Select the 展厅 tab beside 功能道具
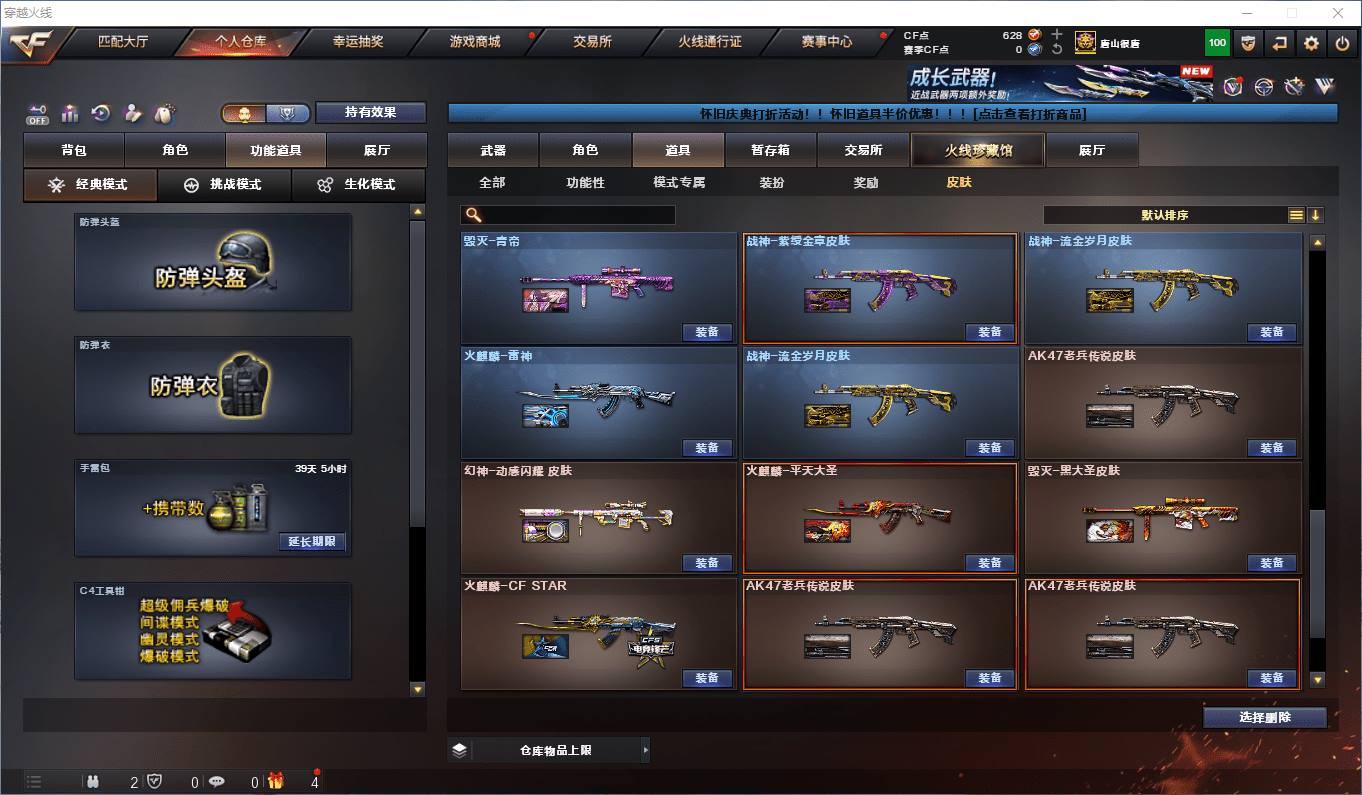The height and width of the screenshot is (795, 1362). tap(377, 150)
